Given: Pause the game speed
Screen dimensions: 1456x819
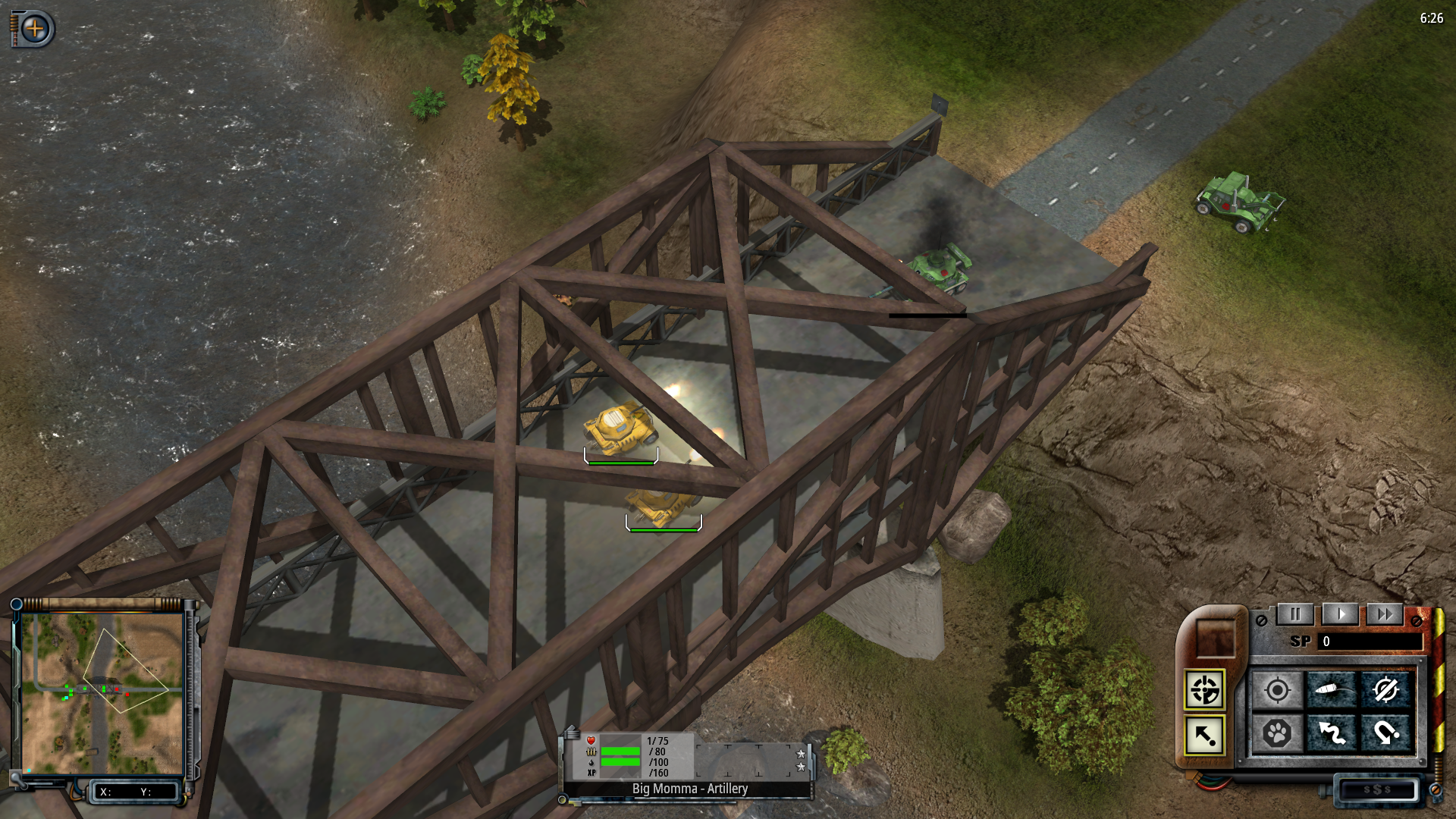Looking at the screenshot, I should [1295, 614].
